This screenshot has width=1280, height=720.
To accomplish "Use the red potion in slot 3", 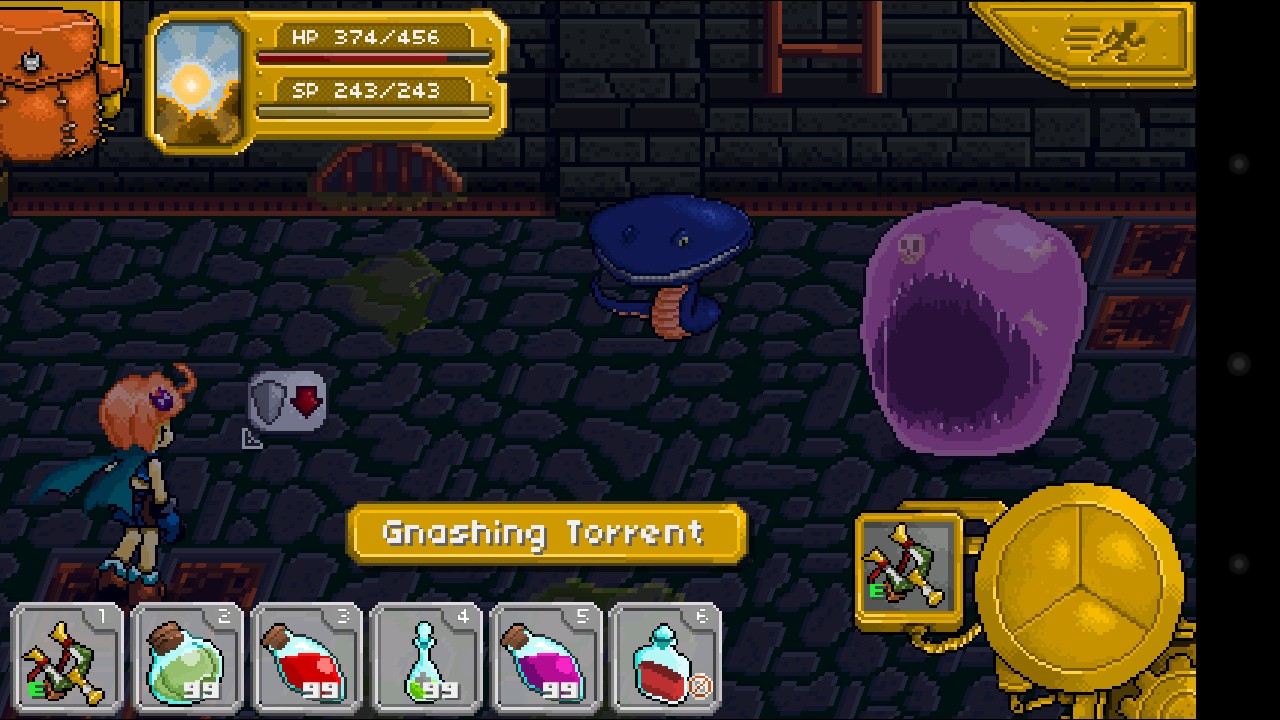I will (x=307, y=659).
